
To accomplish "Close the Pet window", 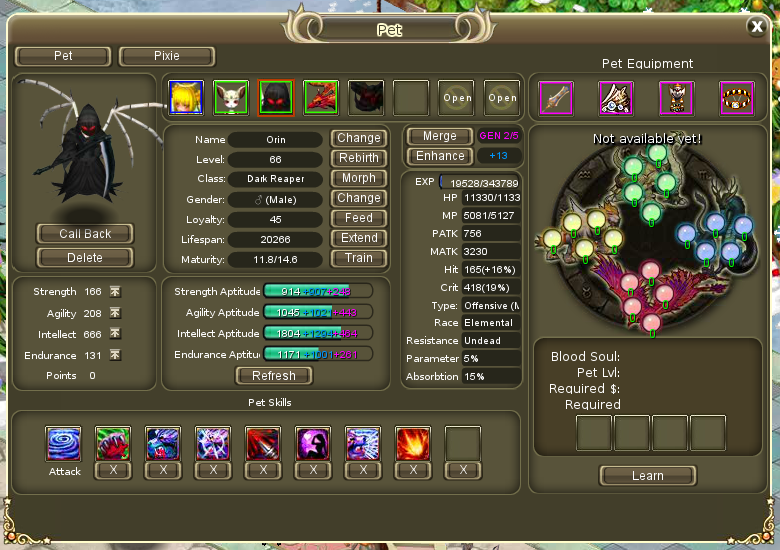I will pos(757,28).
